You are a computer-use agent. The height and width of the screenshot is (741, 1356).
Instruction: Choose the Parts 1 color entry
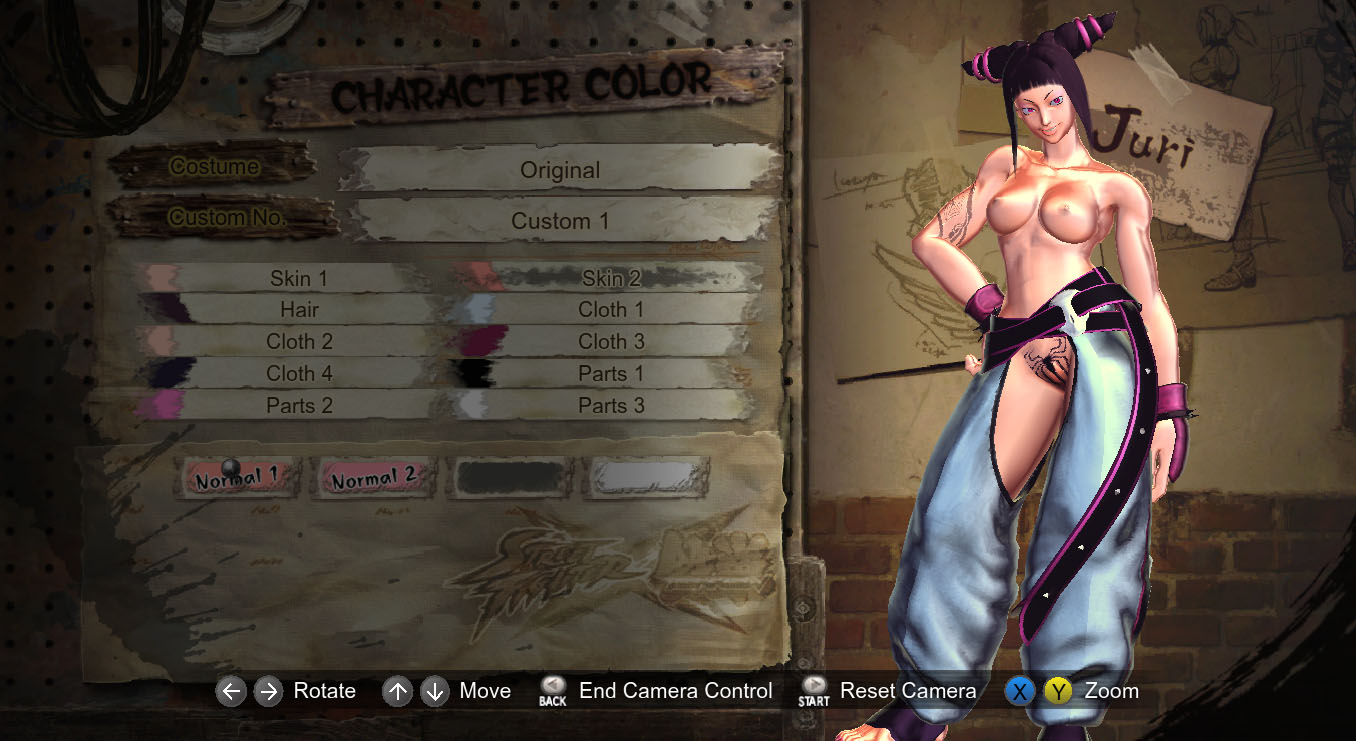[611, 374]
